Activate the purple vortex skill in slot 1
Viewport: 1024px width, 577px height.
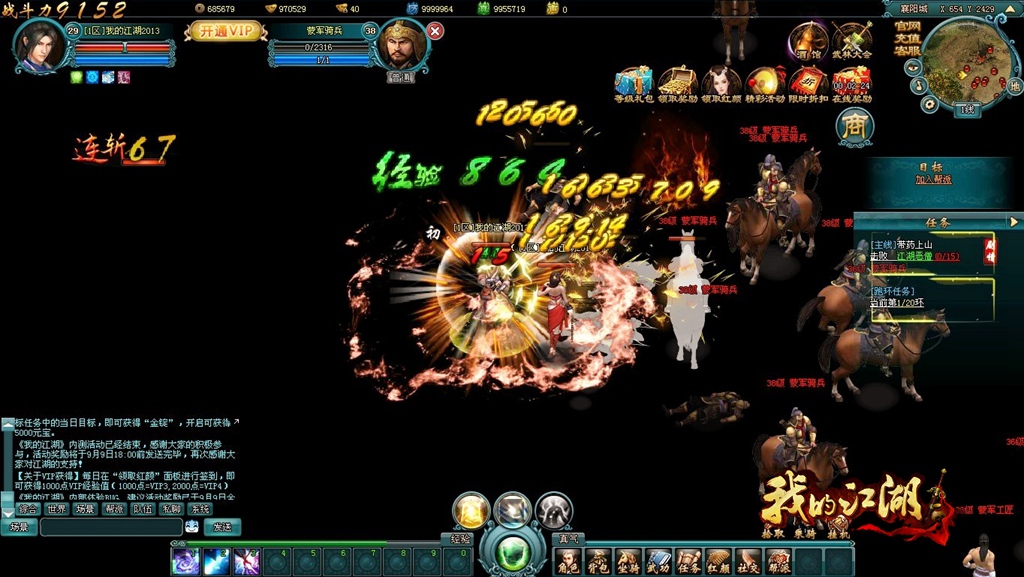click(186, 561)
